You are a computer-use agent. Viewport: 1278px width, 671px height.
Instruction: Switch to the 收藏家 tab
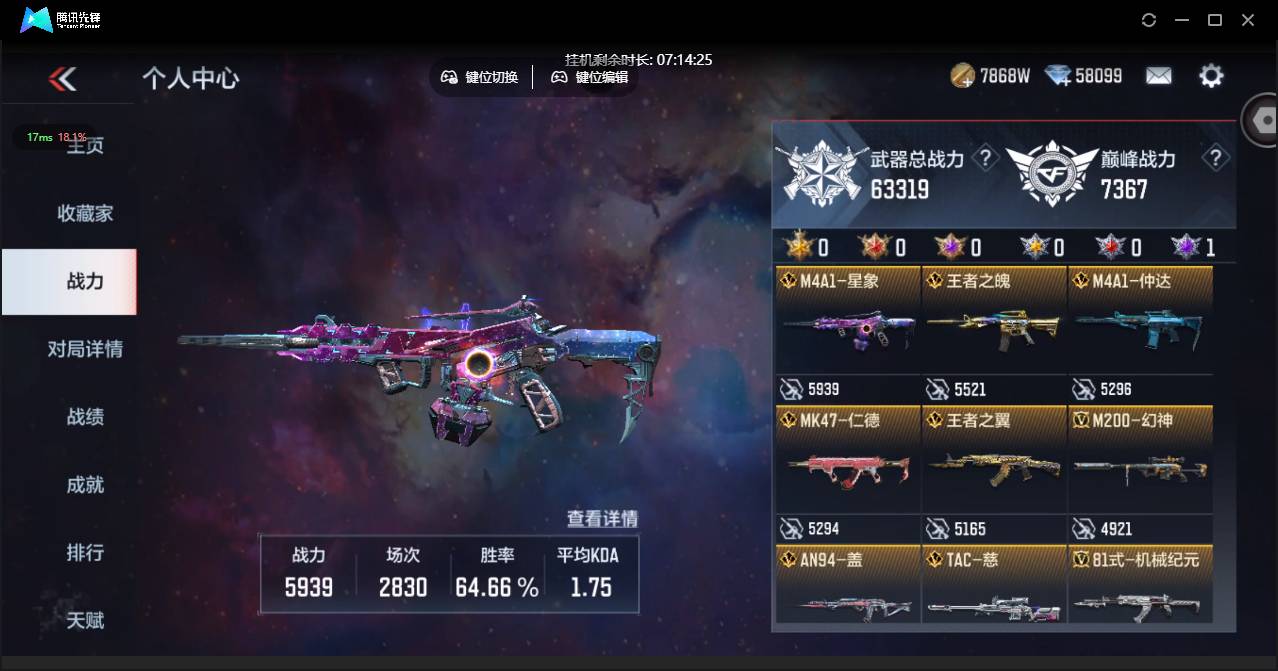coord(85,213)
